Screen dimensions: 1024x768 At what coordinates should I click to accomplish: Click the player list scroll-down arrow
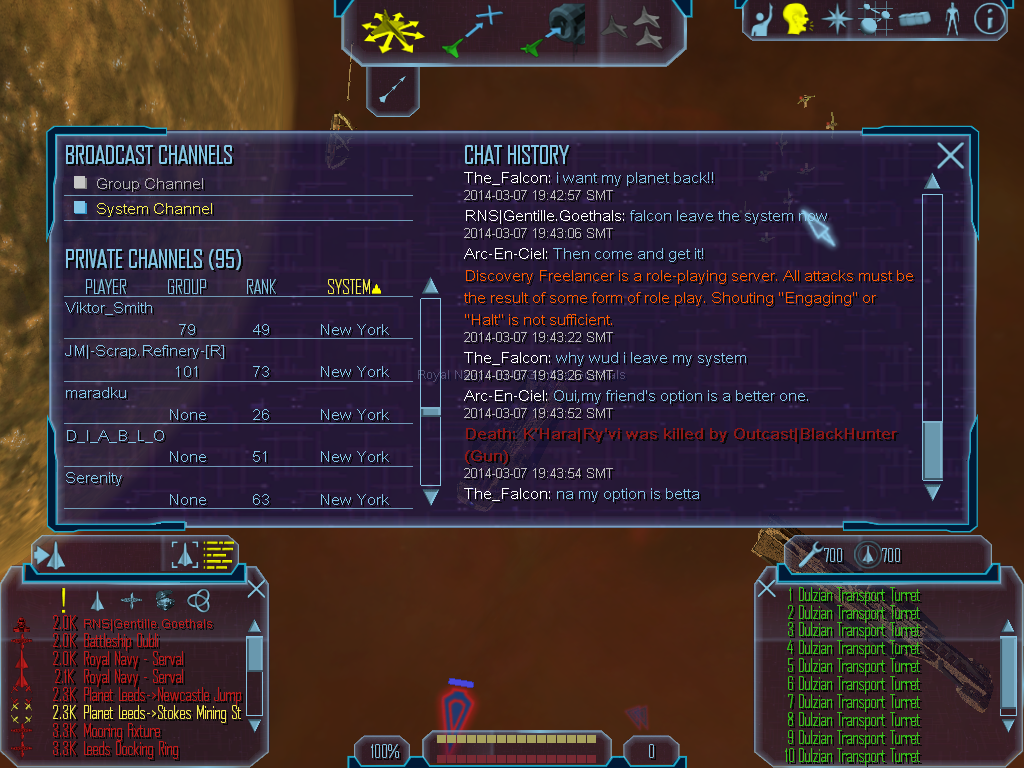pos(431,496)
